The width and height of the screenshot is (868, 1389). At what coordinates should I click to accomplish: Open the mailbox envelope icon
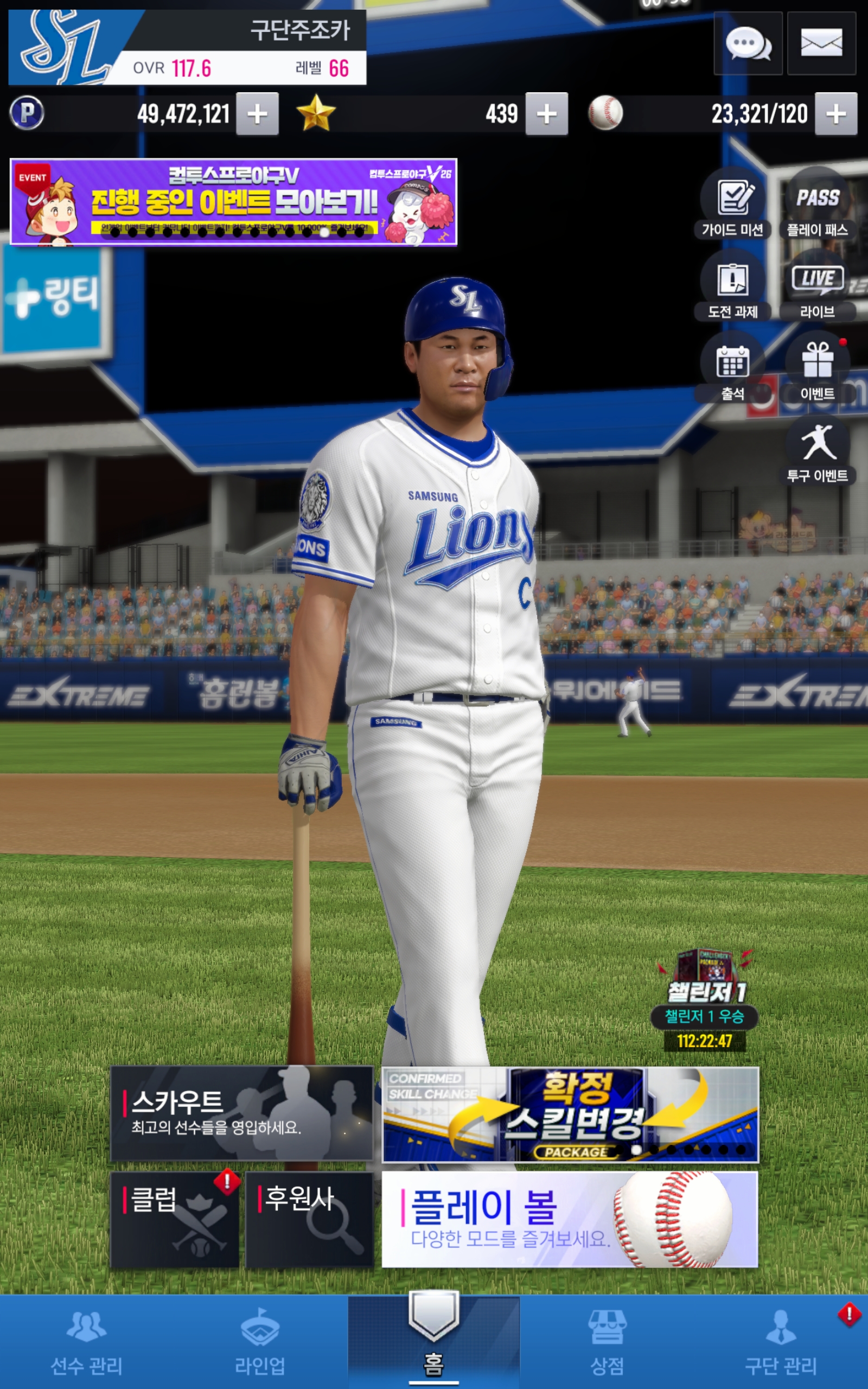pyautogui.click(x=821, y=43)
